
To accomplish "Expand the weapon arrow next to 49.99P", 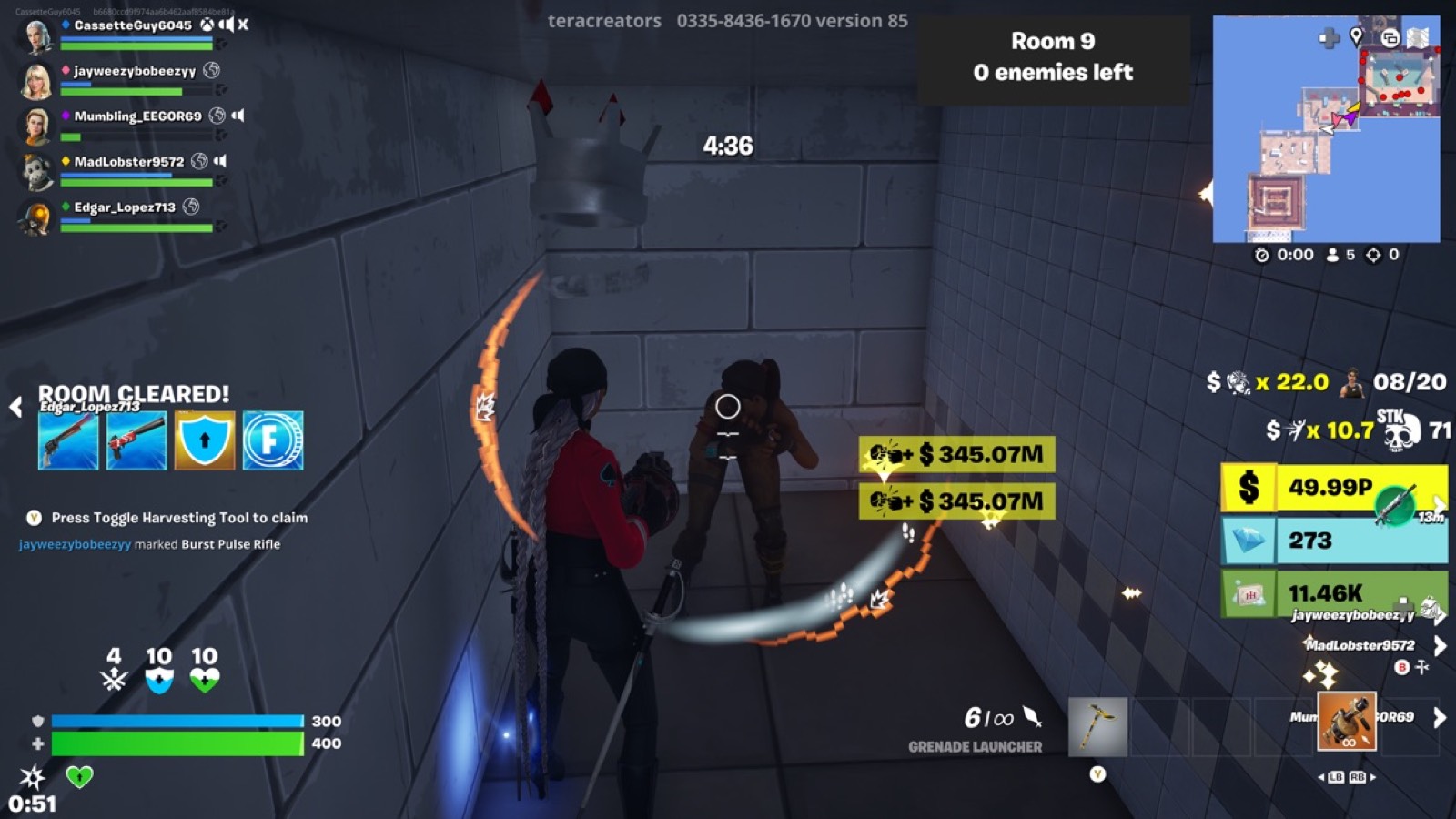I will click(x=1441, y=503).
